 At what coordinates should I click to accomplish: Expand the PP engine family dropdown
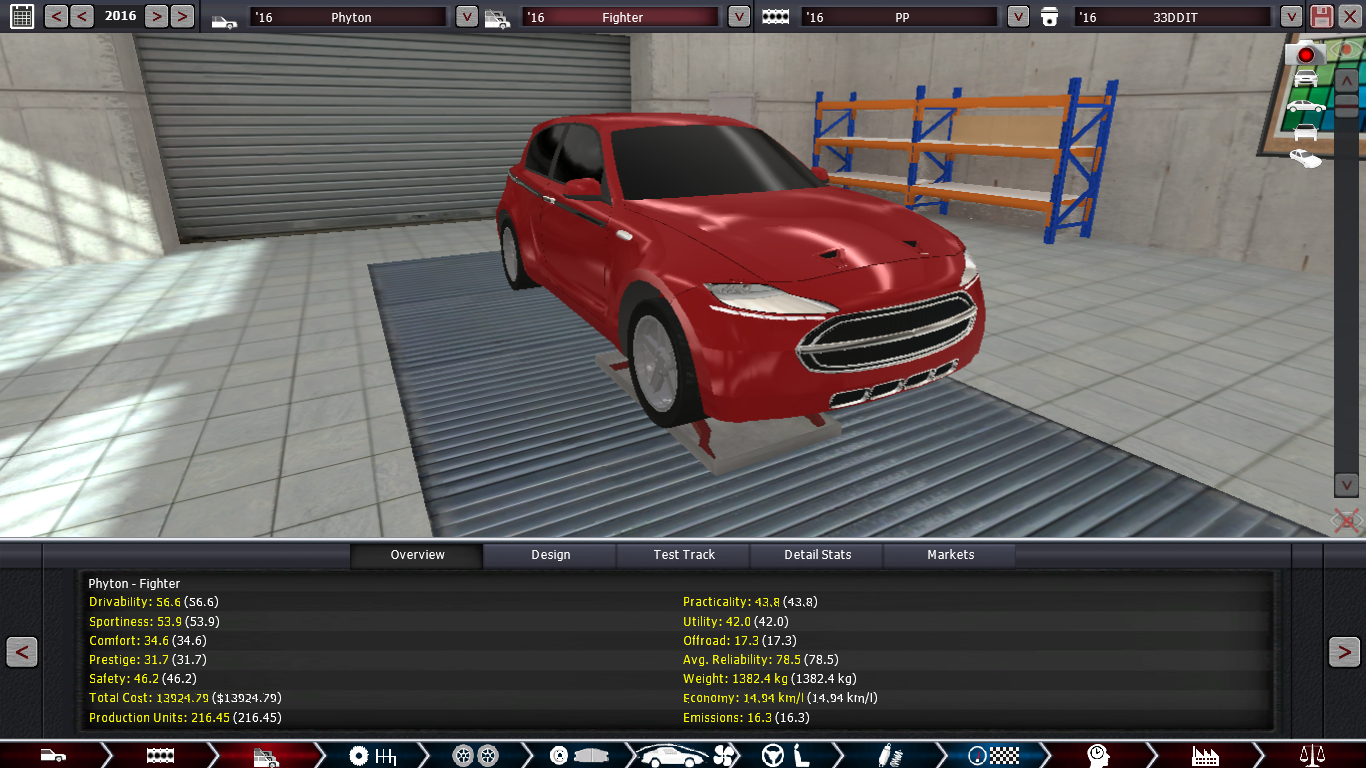(x=1017, y=17)
